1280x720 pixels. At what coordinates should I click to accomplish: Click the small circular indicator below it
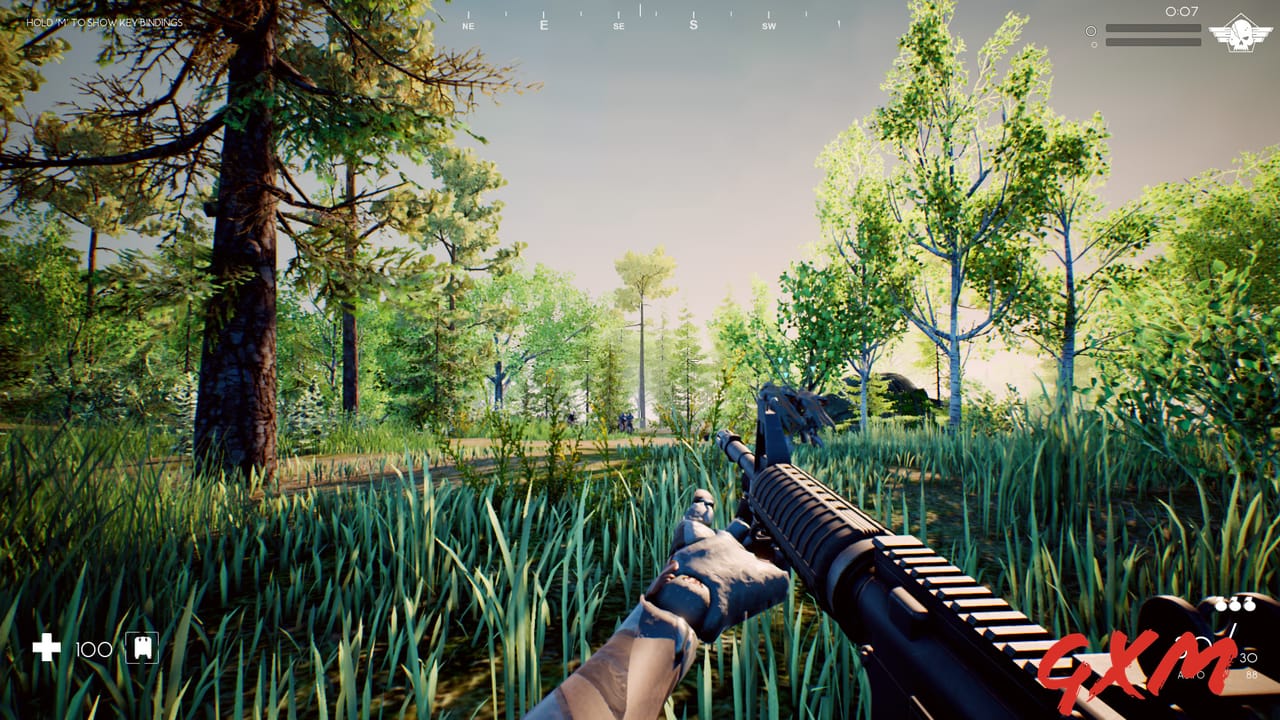click(1095, 43)
